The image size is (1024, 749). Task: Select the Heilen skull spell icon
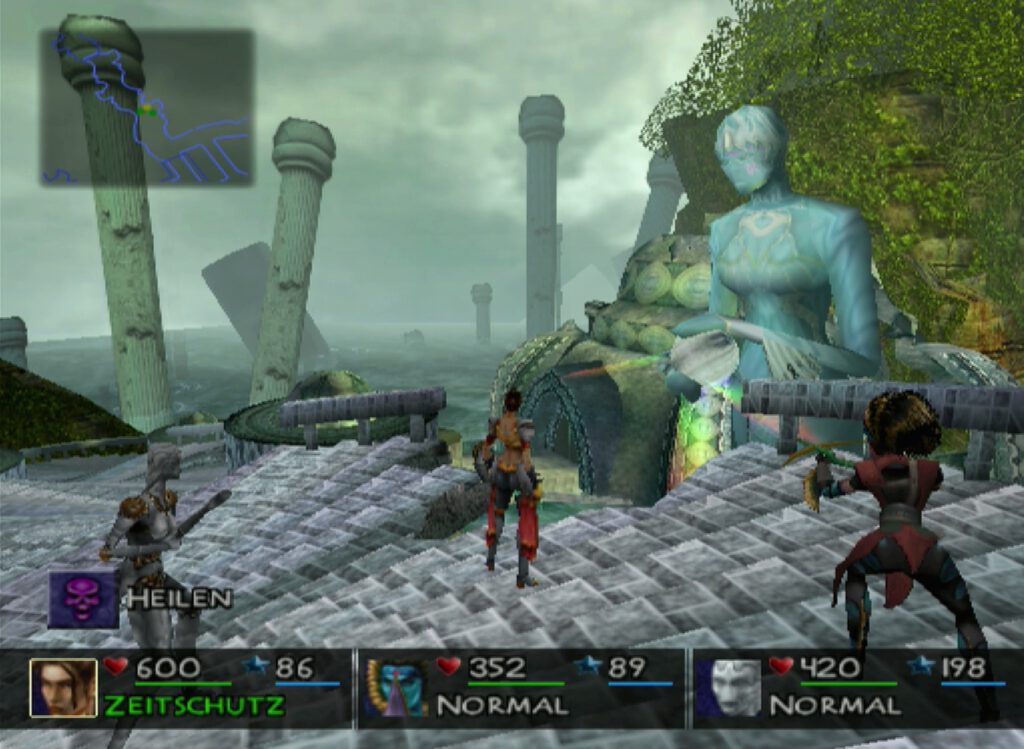[x=83, y=599]
